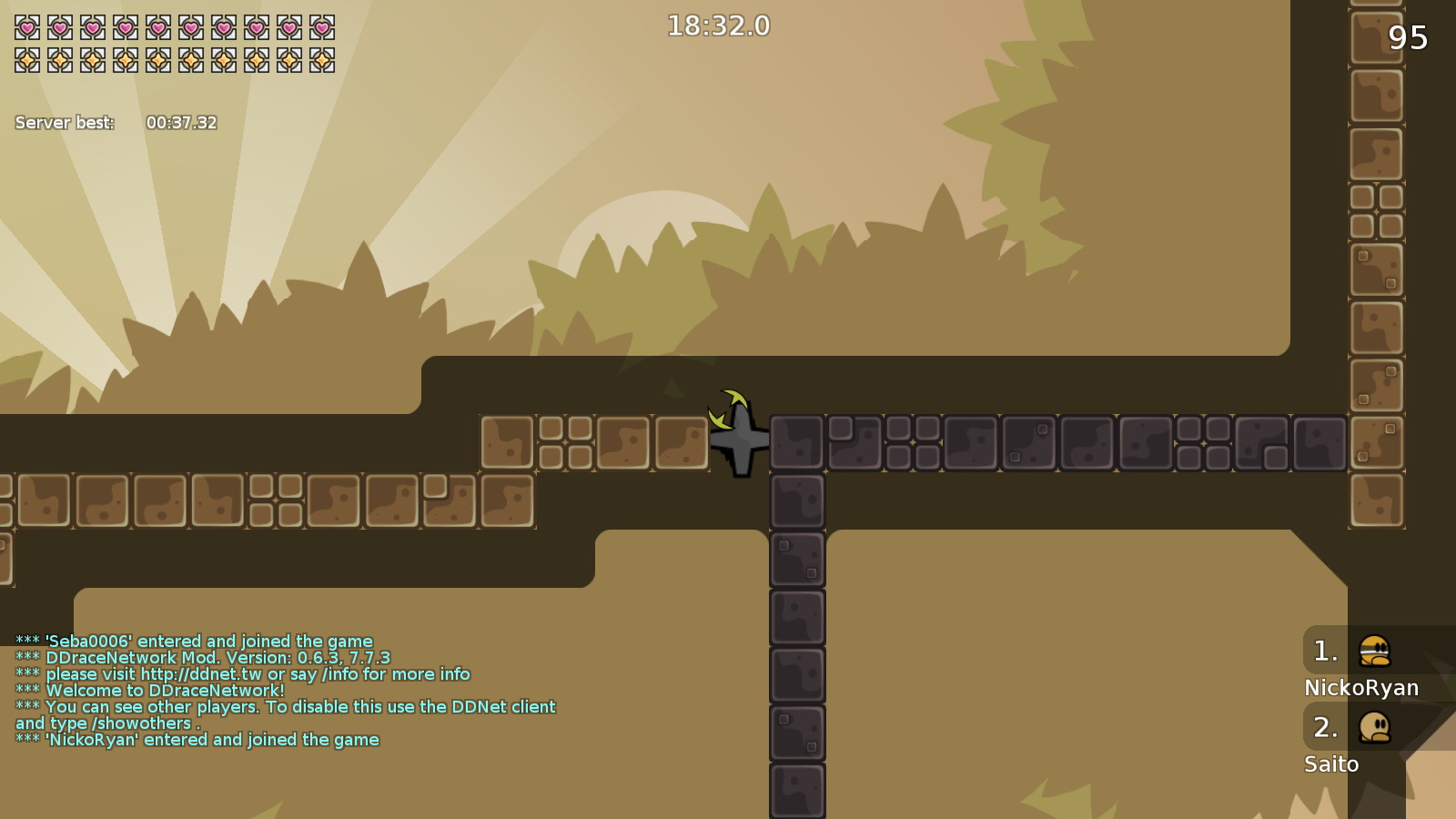Select the race timer showing 18:32.0
Screen dimensions: 1456x819
click(717, 25)
